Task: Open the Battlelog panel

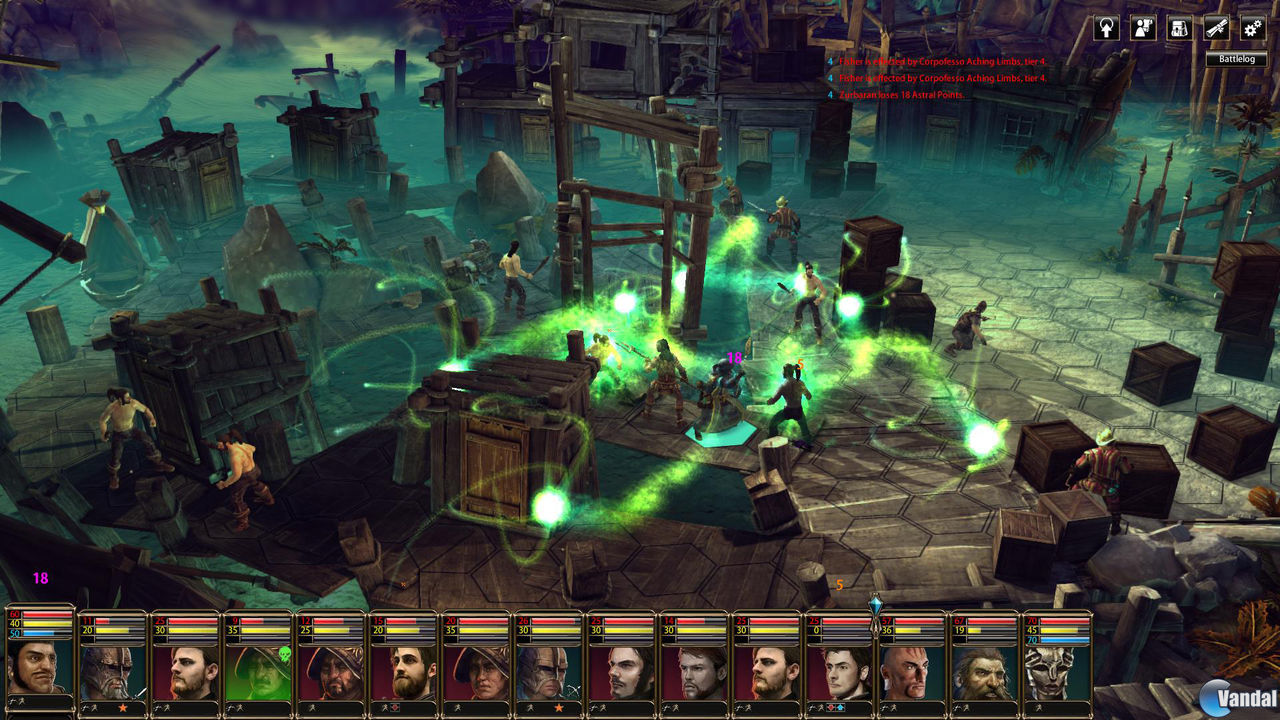Action: click(x=1235, y=59)
